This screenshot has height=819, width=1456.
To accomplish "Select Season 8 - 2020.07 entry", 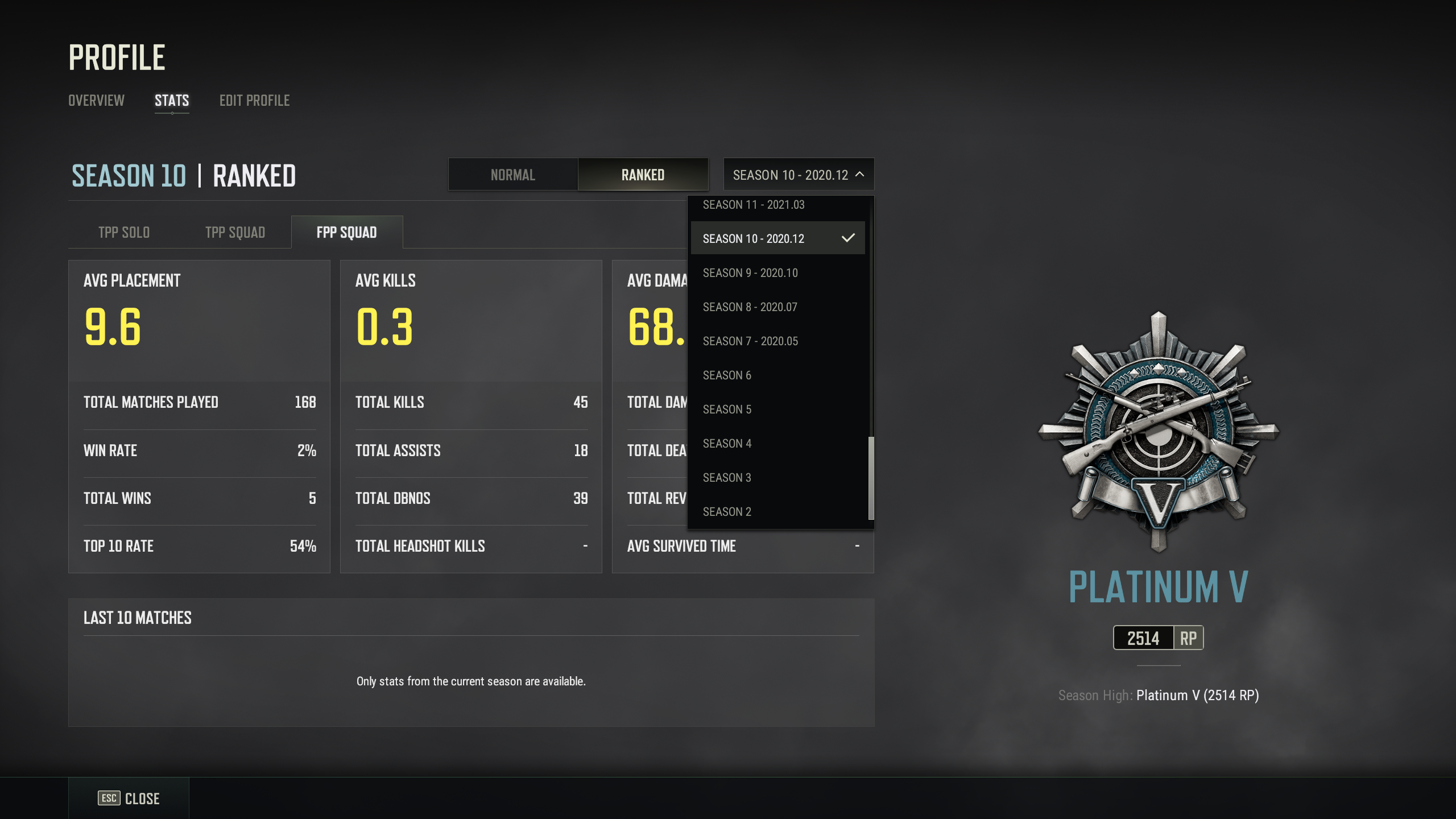I will tap(750, 307).
